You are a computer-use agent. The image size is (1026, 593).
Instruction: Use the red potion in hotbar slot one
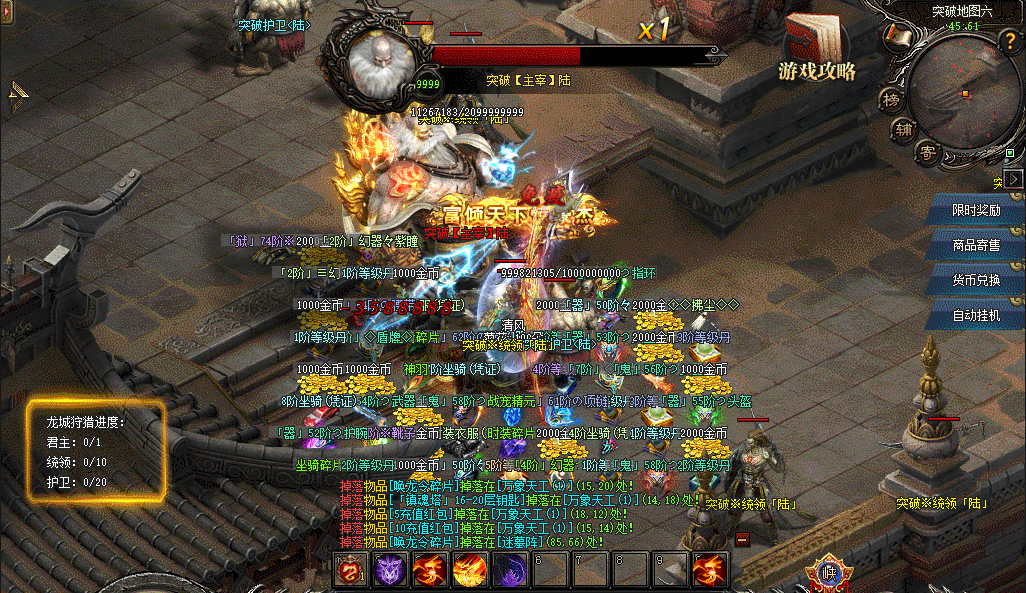pos(350,569)
